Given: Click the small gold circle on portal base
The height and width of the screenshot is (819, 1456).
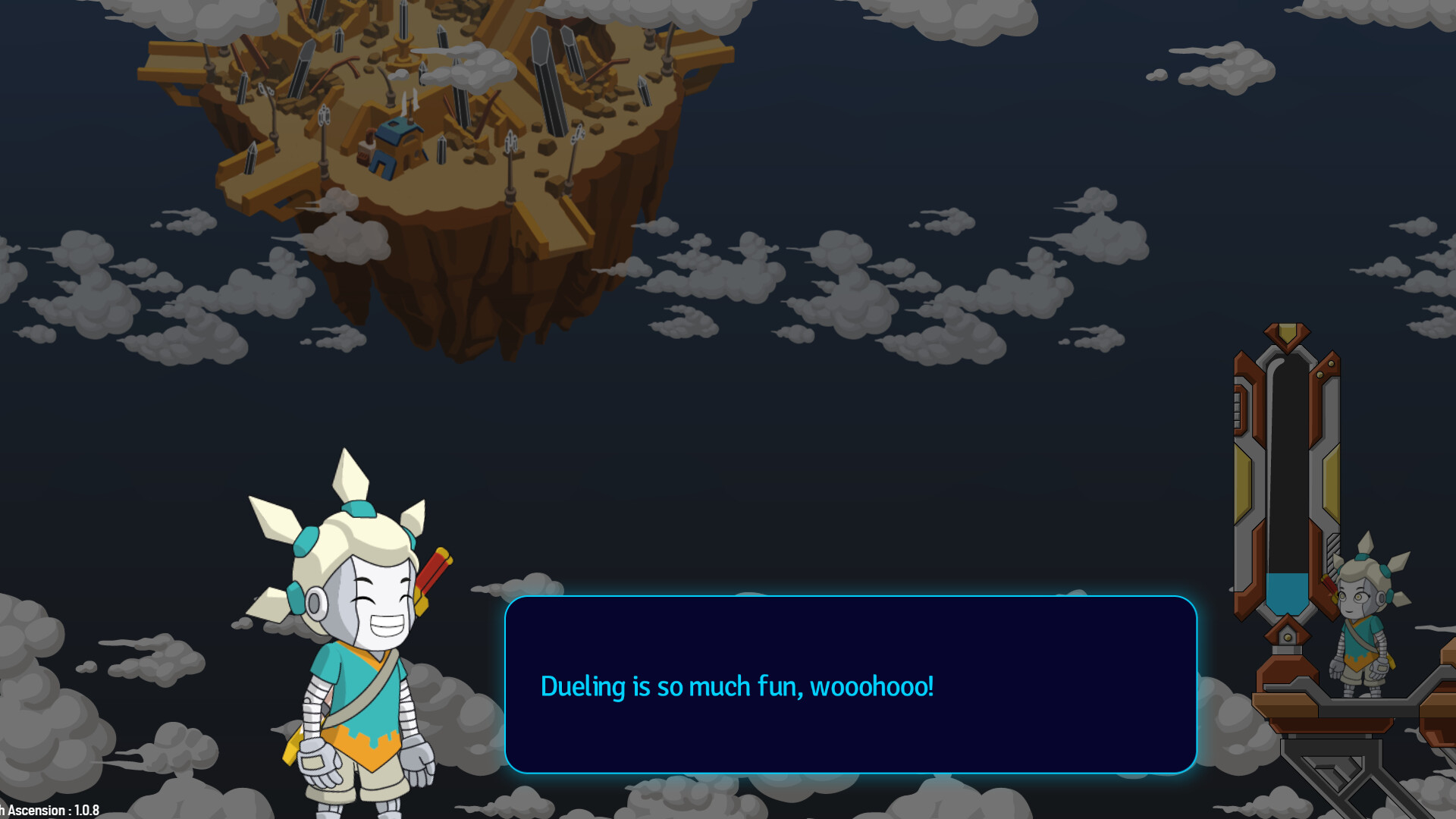Looking at the screenshot, I should coord(1288,639).
